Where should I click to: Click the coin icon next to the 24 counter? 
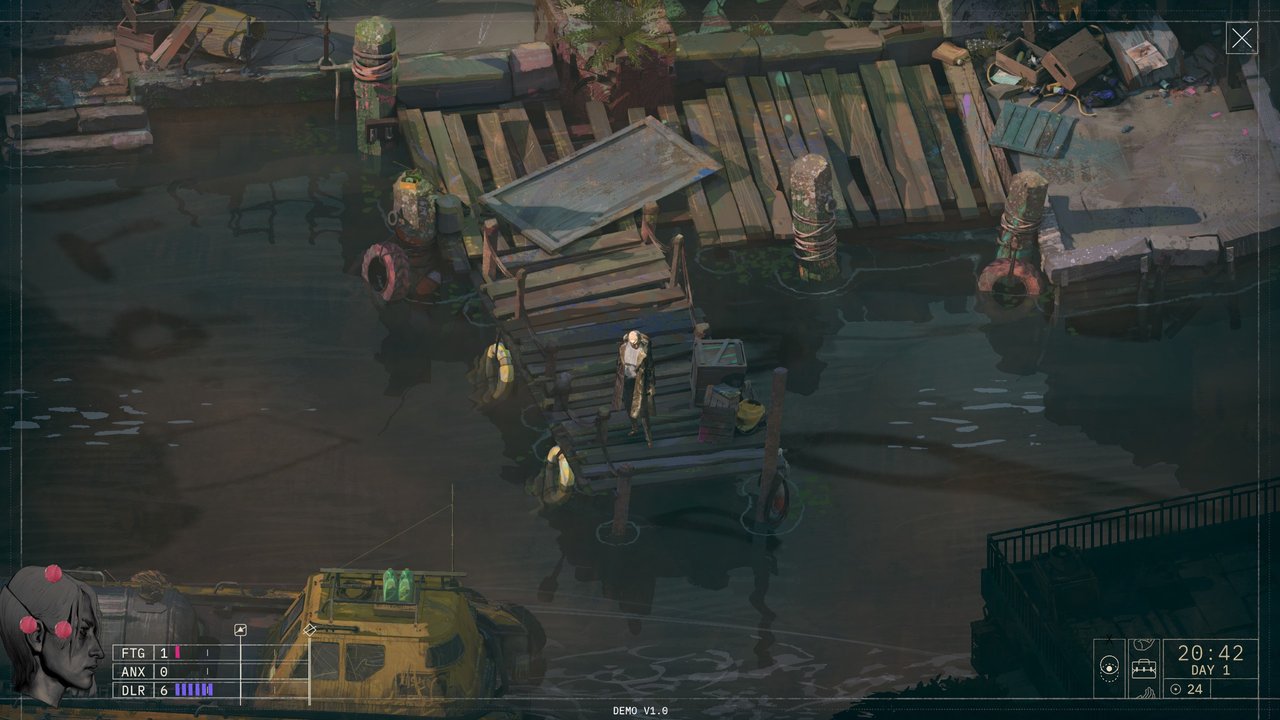pyautogui.click(x=1175, y=688)
